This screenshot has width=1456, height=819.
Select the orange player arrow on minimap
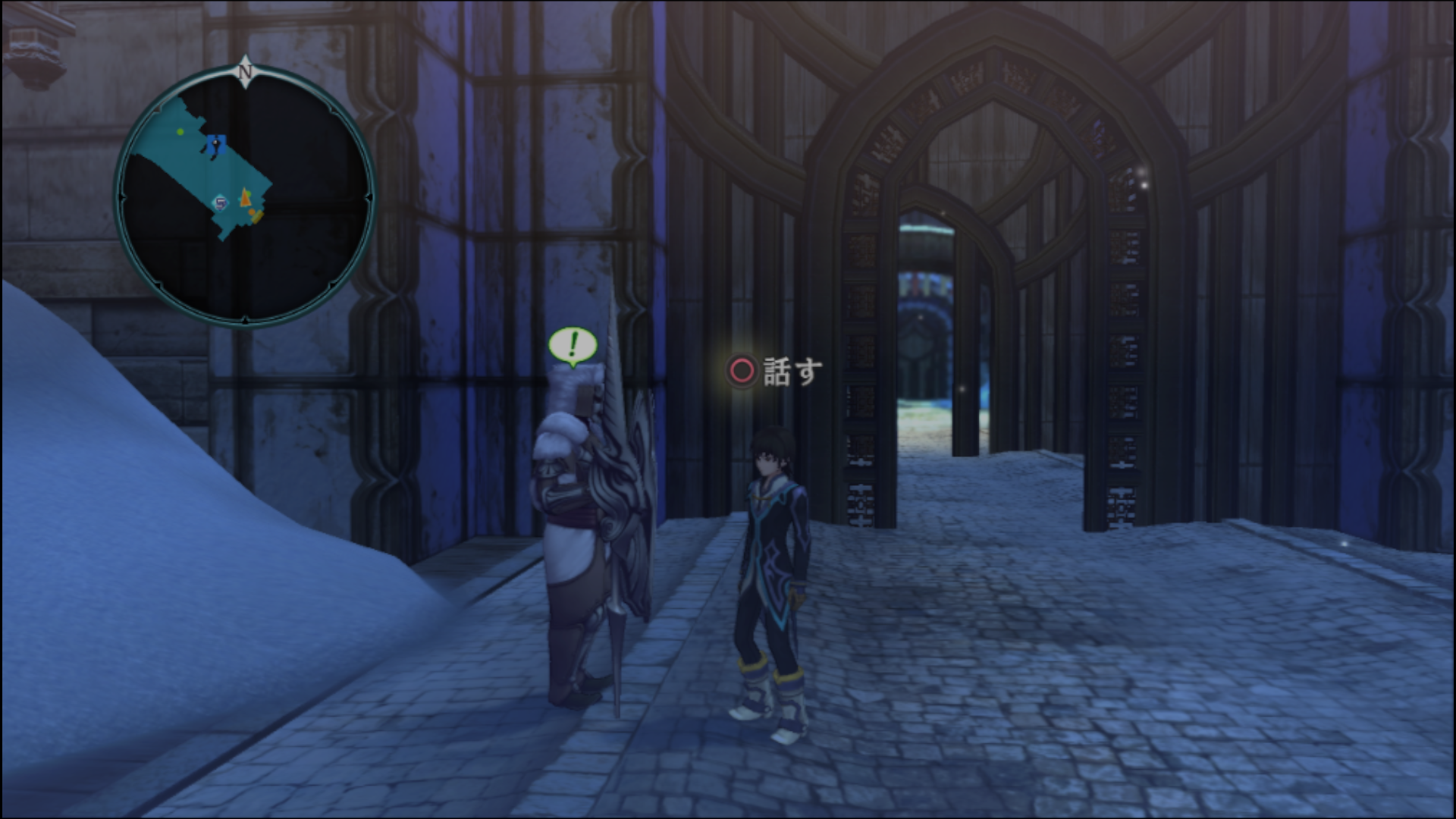(x=245, y=199)
